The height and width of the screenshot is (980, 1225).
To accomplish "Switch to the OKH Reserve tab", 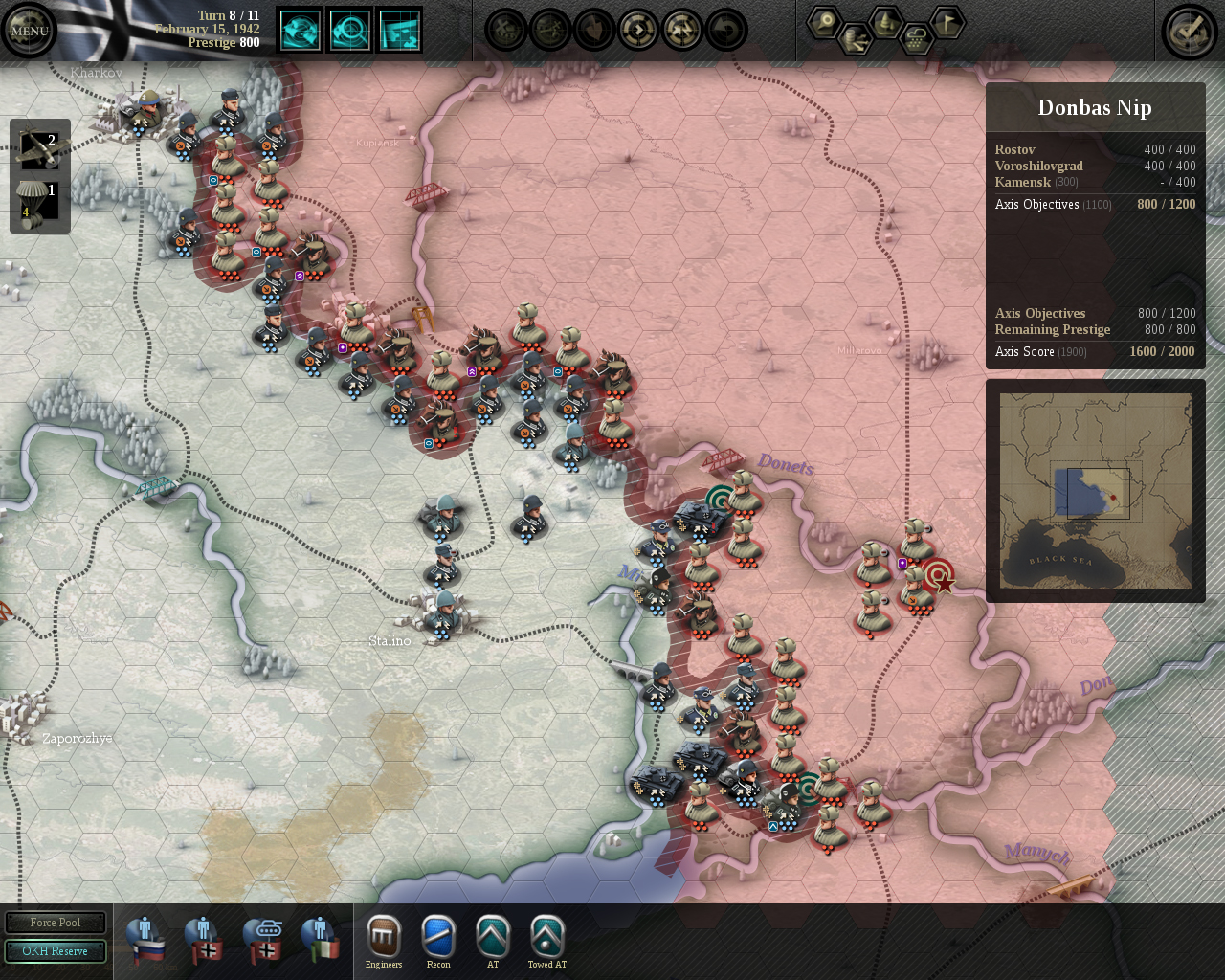I will tap(56, 950).
